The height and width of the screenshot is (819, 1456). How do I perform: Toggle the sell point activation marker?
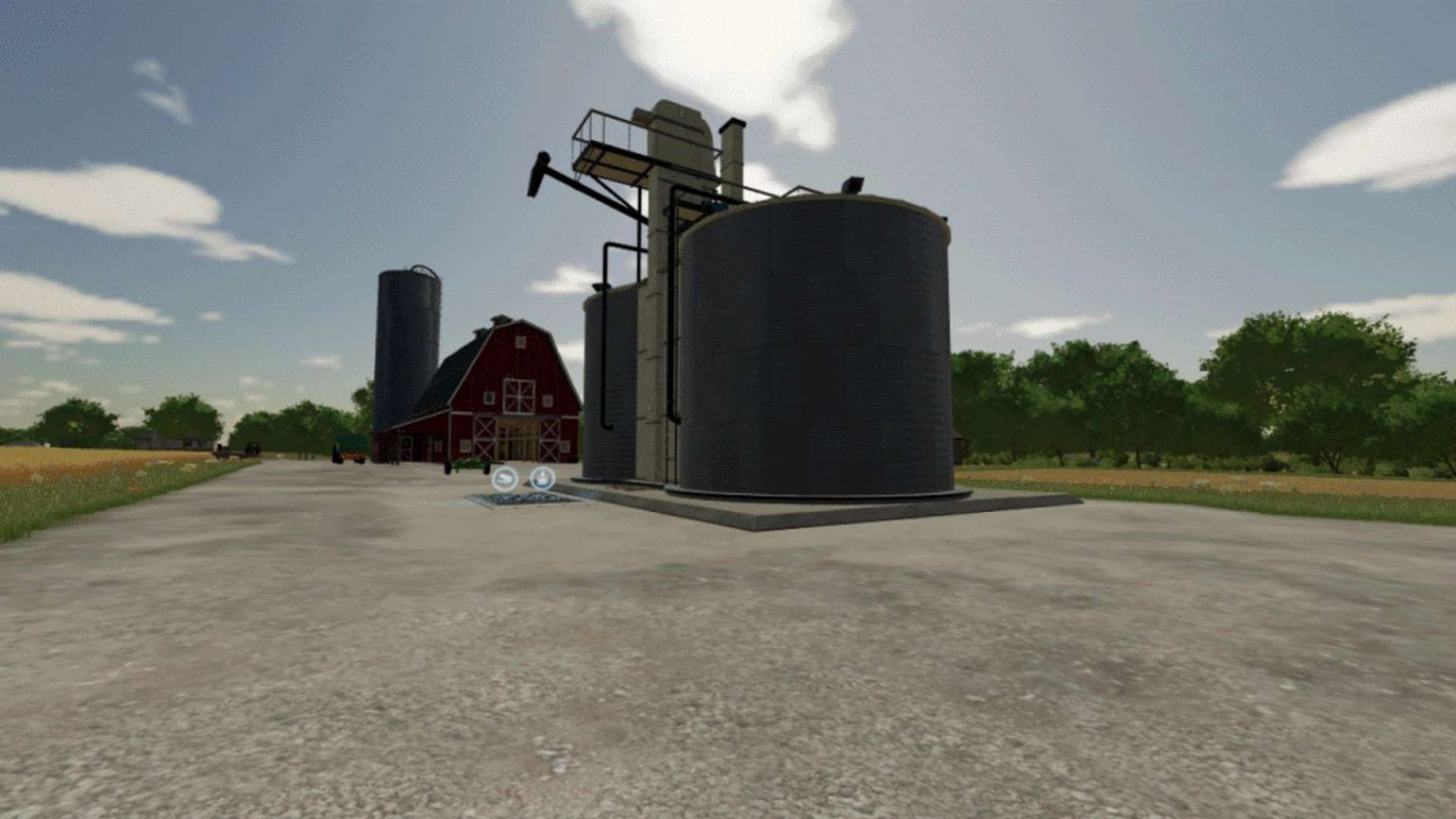[505, 478]
